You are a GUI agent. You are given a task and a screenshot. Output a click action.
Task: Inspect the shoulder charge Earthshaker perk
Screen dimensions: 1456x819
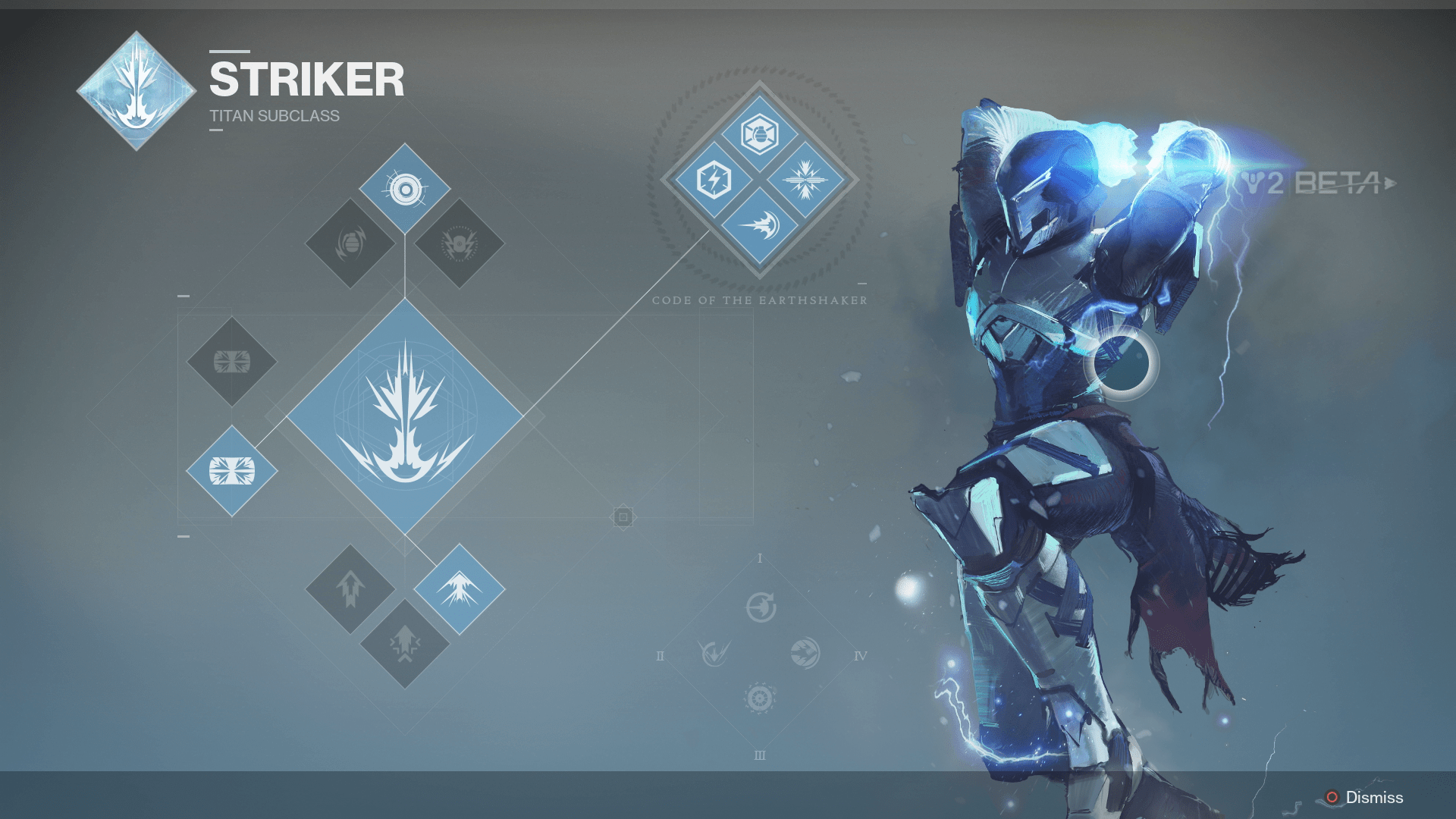pyautogui.click(x=759, y=225)
